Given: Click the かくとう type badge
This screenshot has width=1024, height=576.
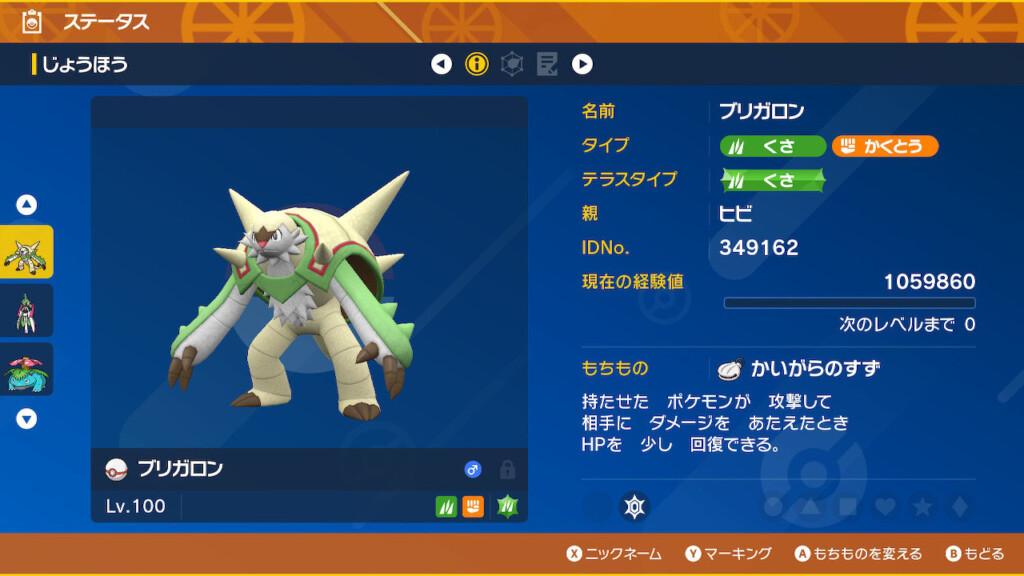Looking at the screenshot, I should (x=885, y=146).
